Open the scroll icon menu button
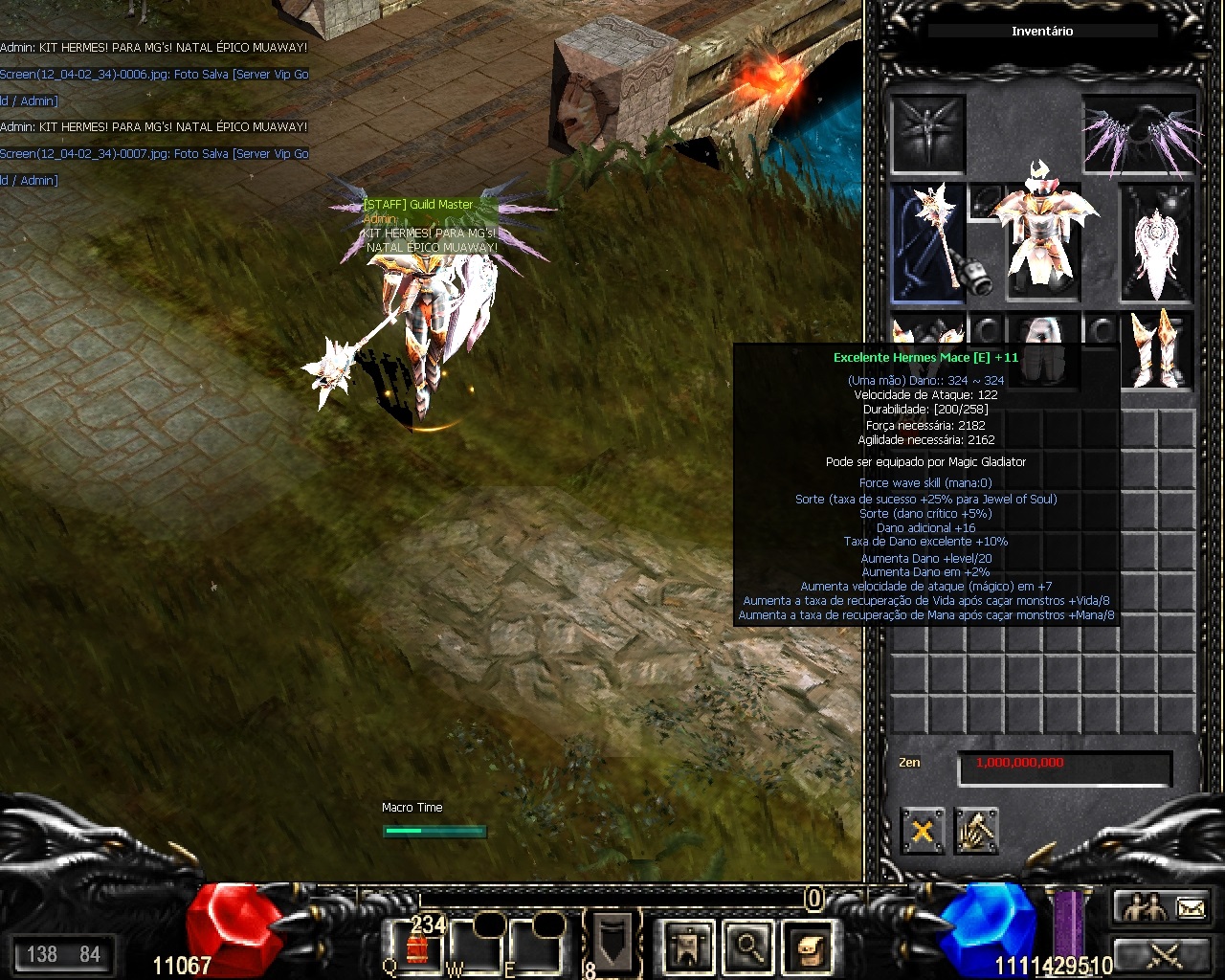The image size is (1225, 980). click(809, 946)
